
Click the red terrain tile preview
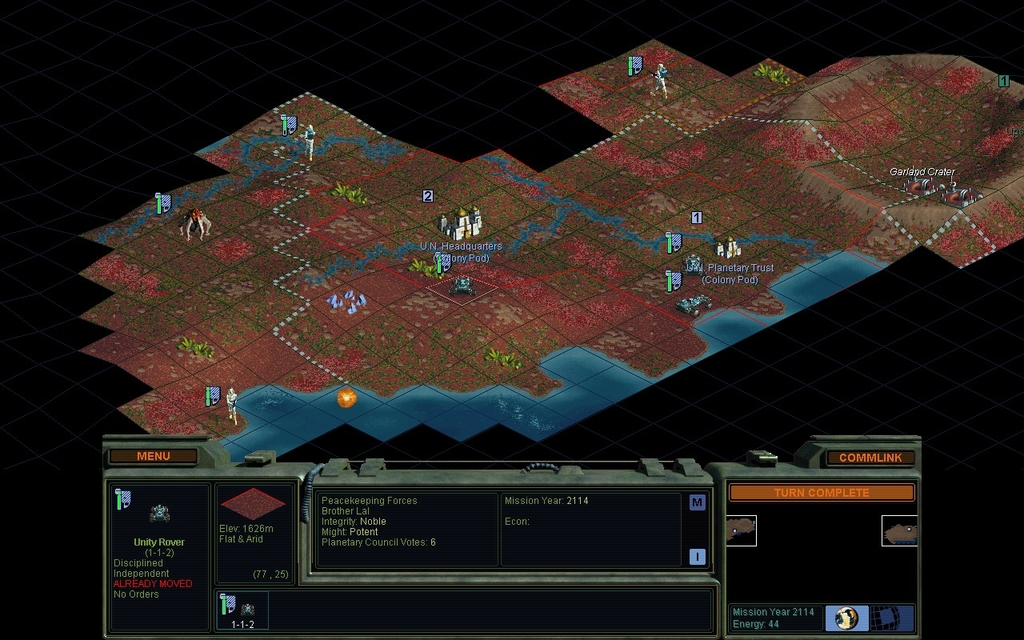(x=252, y=503)
